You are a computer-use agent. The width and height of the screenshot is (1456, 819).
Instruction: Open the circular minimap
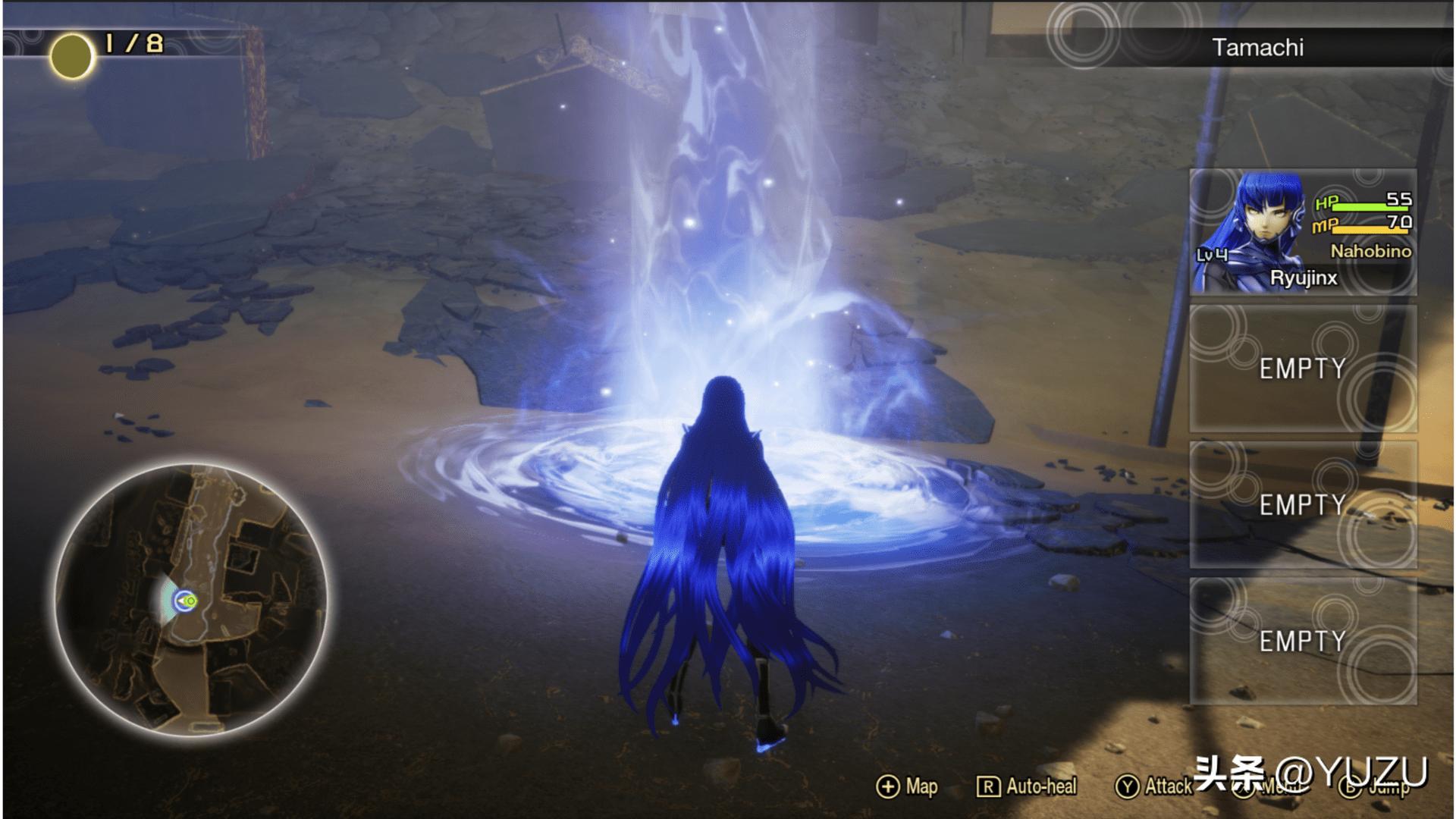click(191, 601)
